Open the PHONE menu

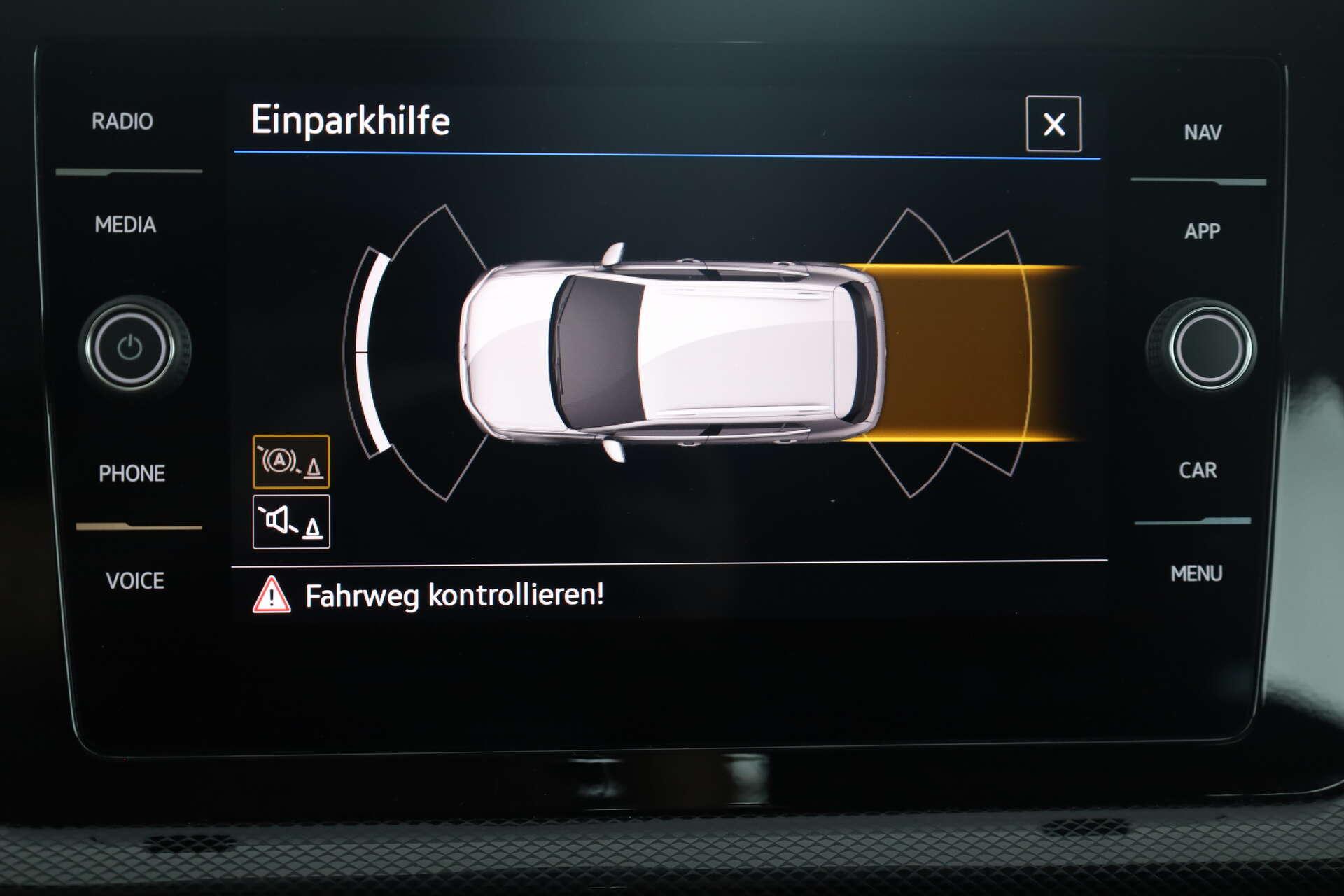[x=132, y=474]
